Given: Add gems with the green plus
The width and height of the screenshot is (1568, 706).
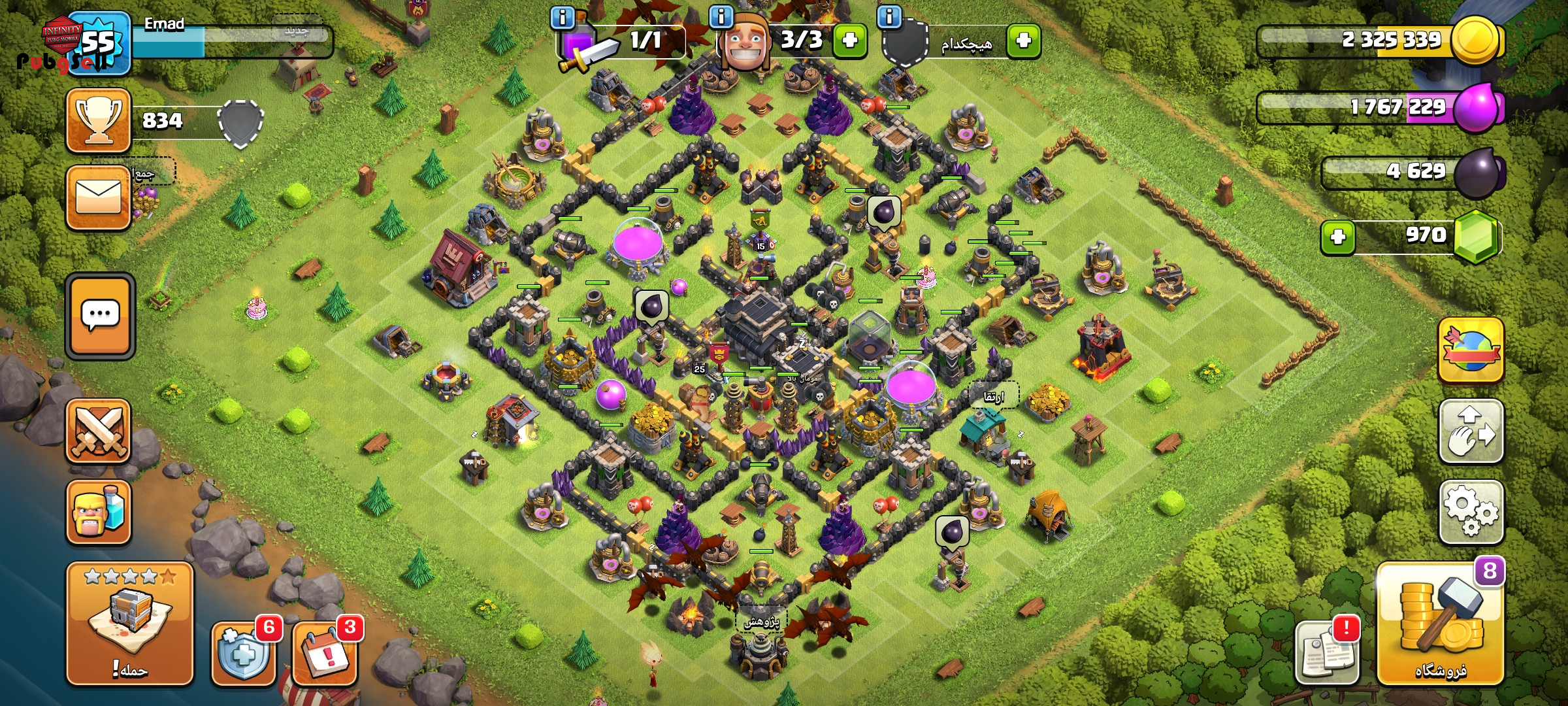Looking at the screenshot, I should click(x=1338, y=237).
